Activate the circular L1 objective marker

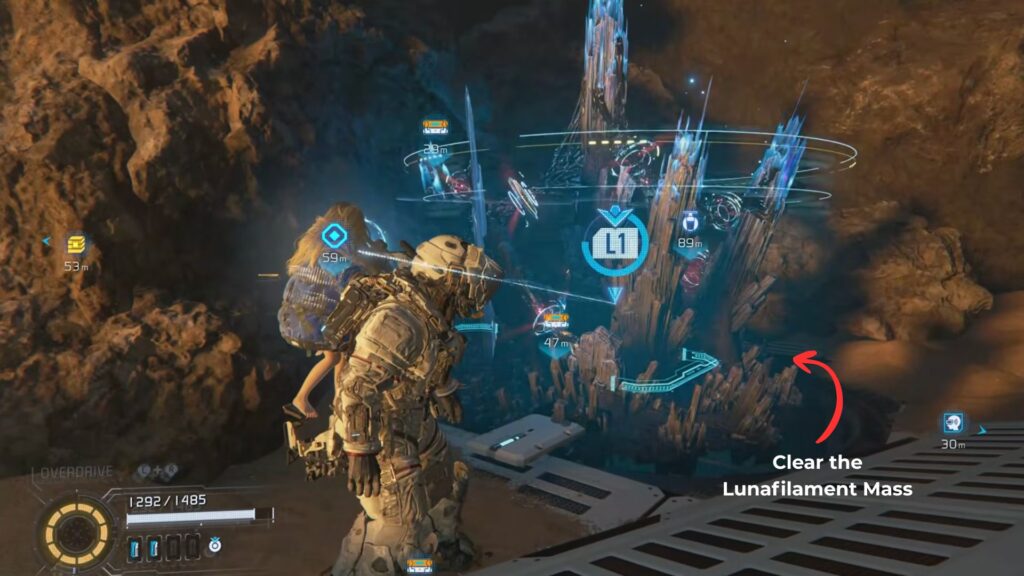pos(615,241)
